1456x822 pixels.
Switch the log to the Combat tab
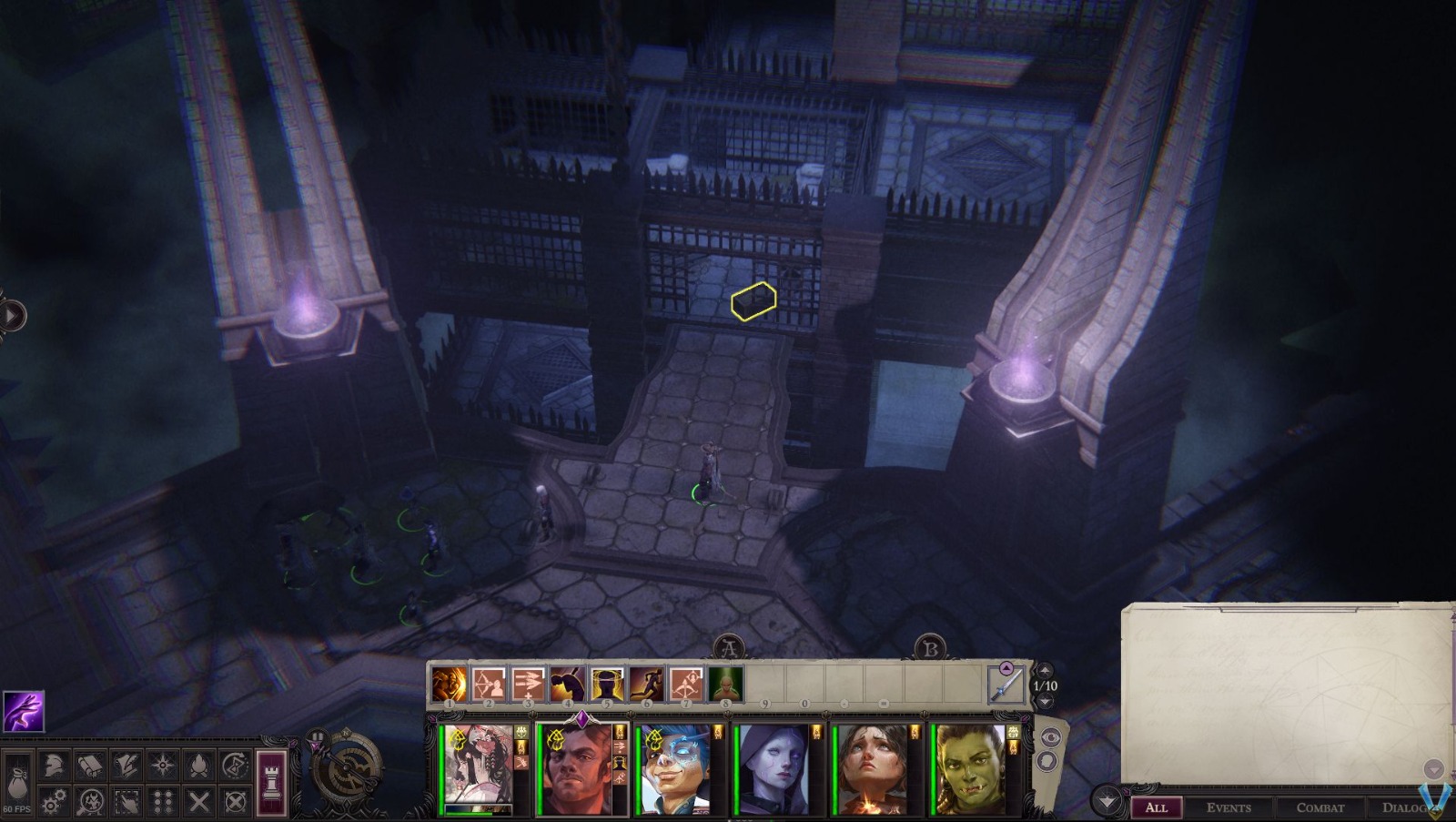(x=1319, y=807)
